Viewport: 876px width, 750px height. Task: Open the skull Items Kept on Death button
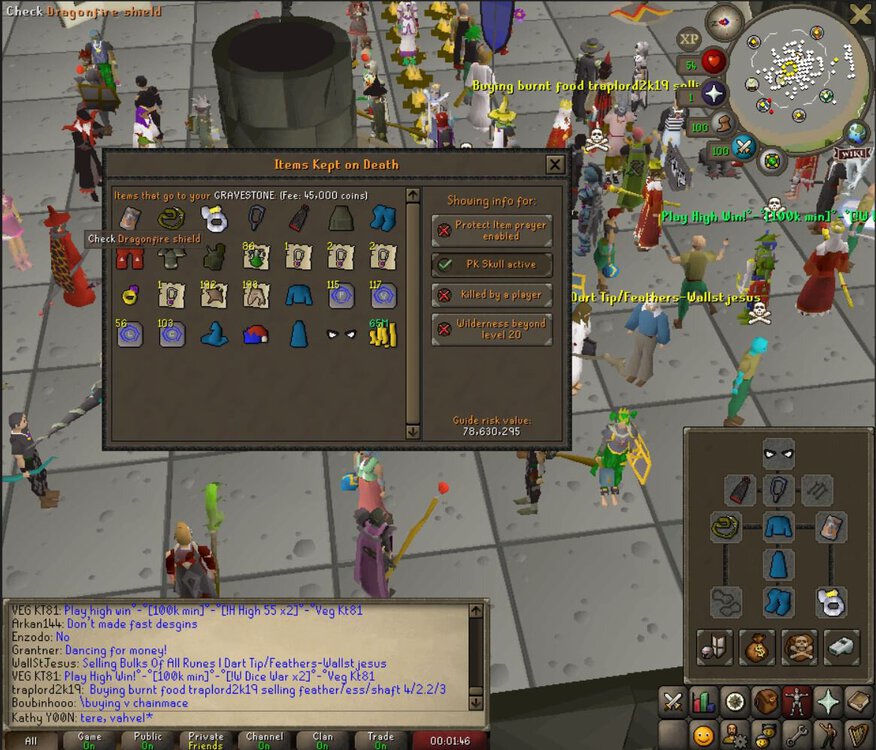pyautogui.click(x=799, y=647)
